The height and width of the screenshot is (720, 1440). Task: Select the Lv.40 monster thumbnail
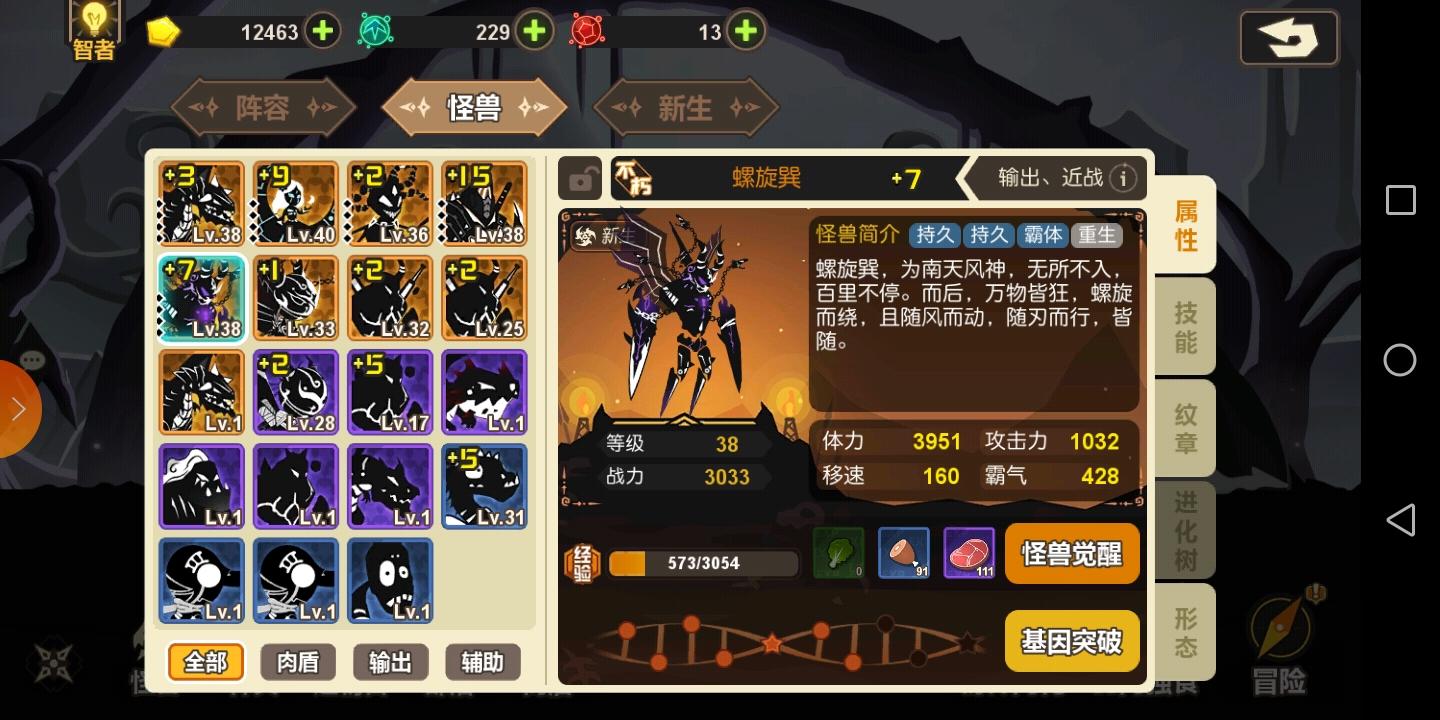tap(295, 202)
